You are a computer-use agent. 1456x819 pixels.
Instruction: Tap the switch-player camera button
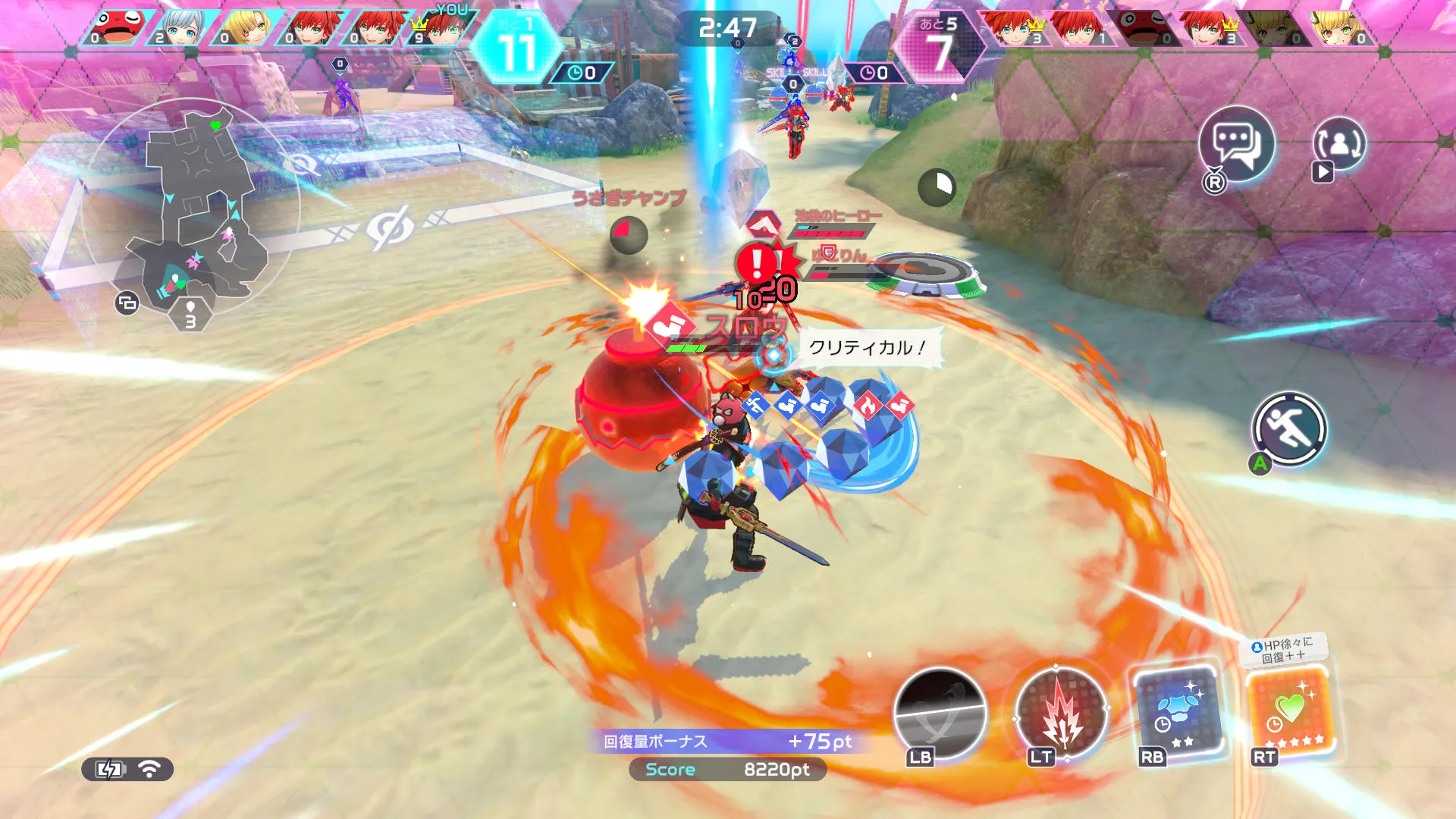[1338, 144]
